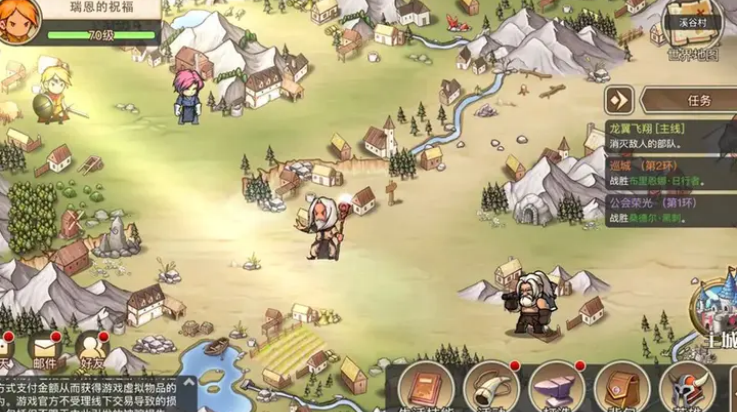Open the backpack bag icon

622,388
